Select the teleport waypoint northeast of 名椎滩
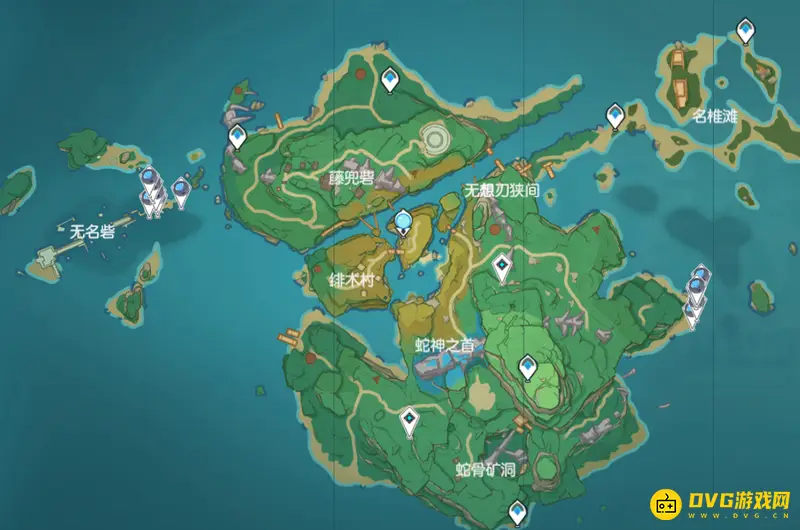Viewport: 800px width, 530px height. [745, 31]
